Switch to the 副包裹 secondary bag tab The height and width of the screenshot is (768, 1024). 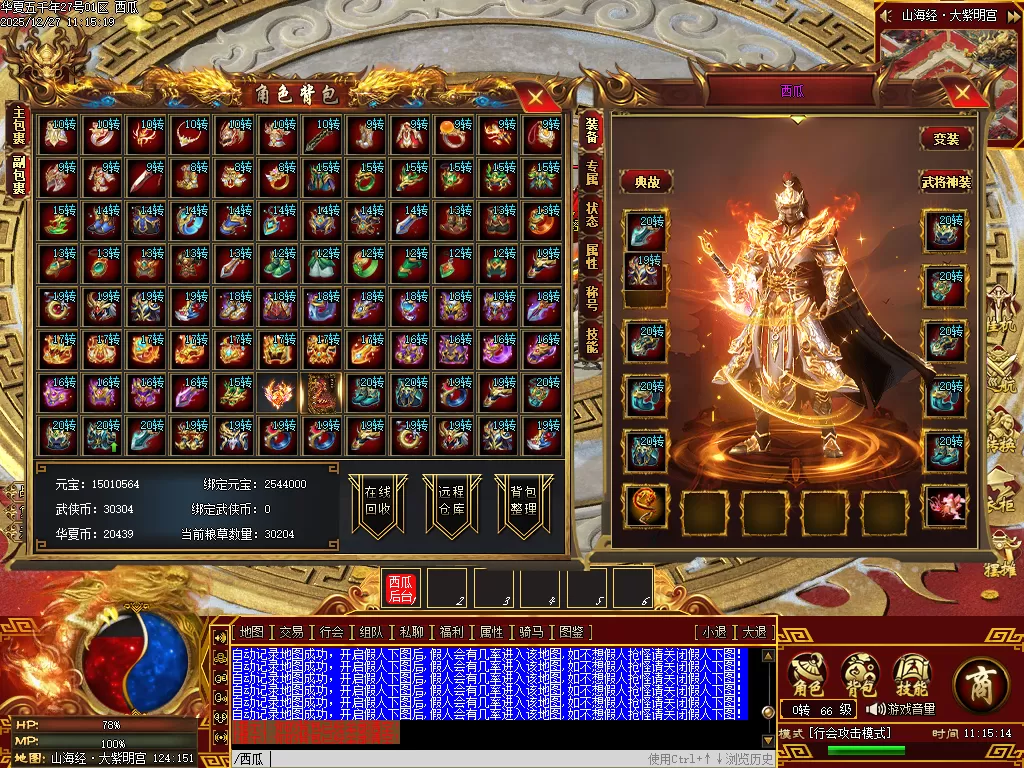point(18,175)
